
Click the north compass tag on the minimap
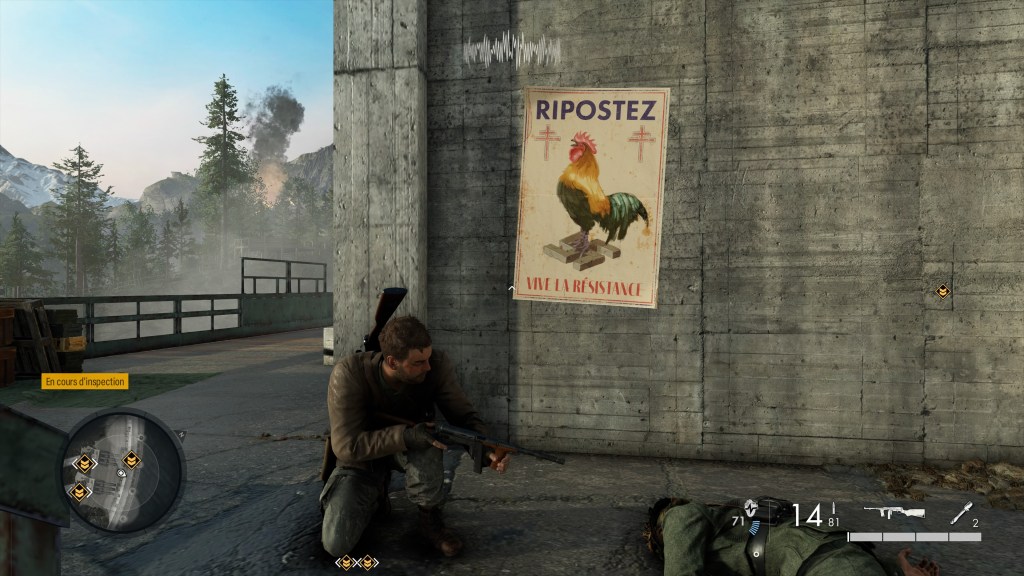click(x=180, y=434)
